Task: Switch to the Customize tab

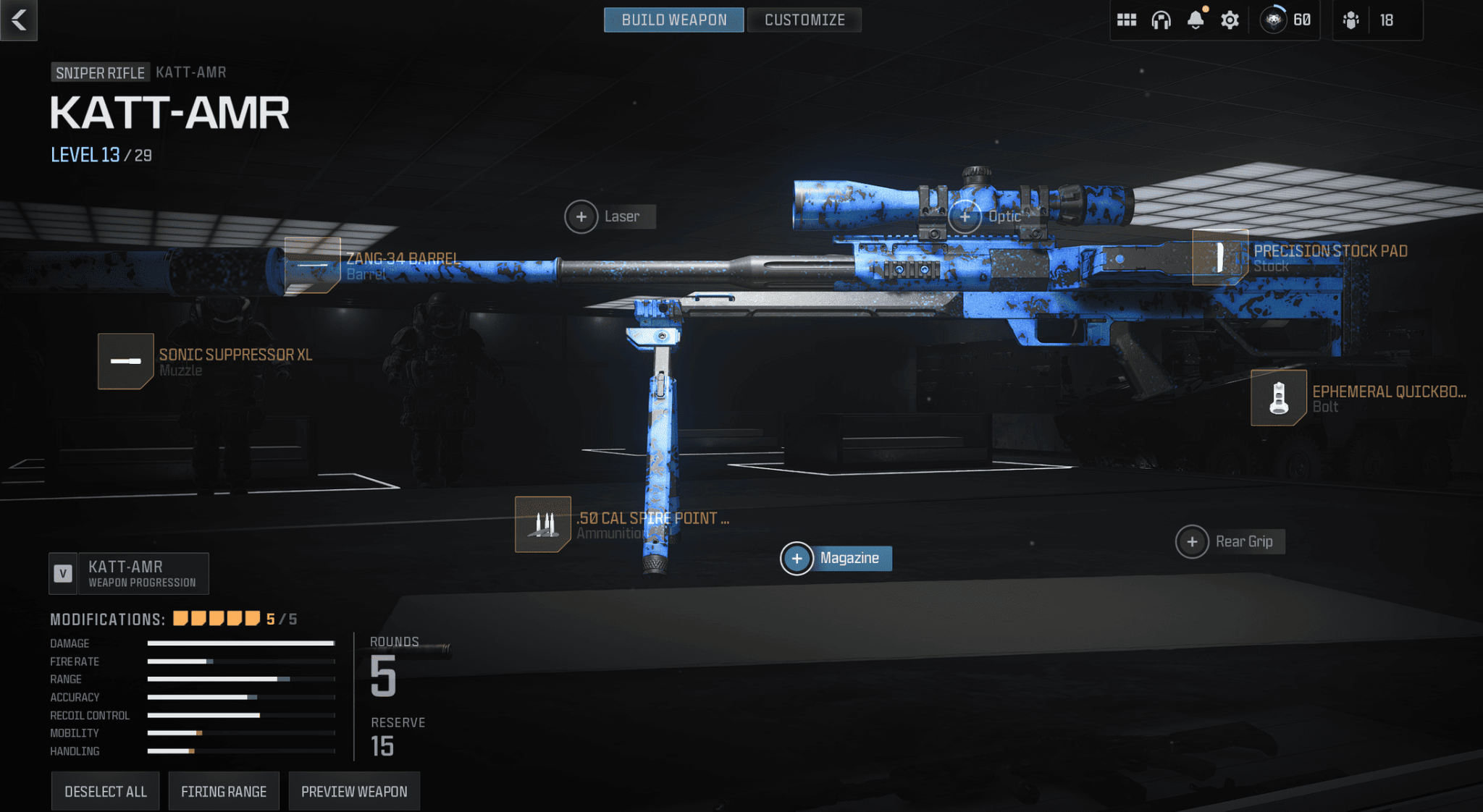Action: (x=804, y=20)
